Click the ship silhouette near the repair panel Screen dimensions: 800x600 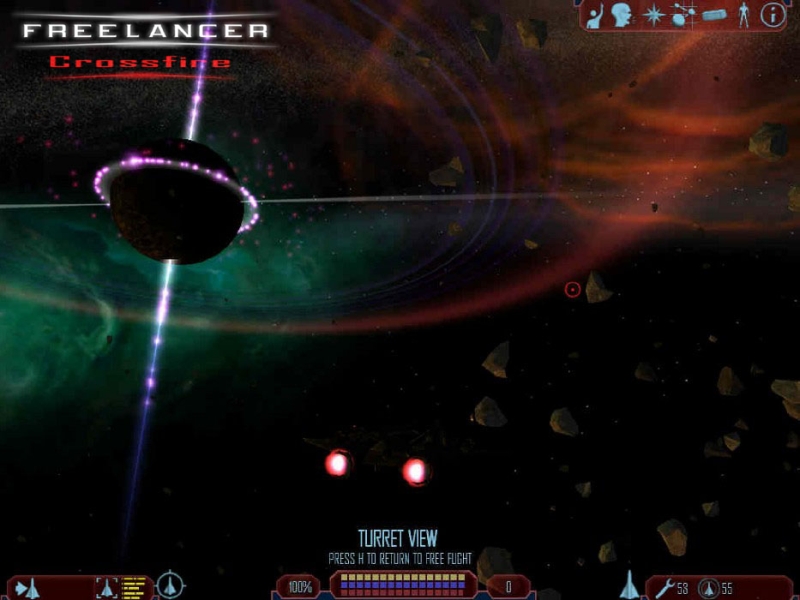click(x=630, y=584)
